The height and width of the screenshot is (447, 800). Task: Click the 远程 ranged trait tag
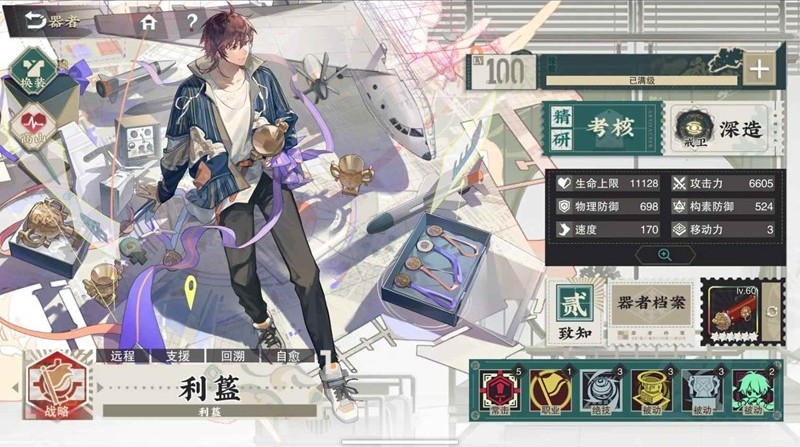pos(122,355)
